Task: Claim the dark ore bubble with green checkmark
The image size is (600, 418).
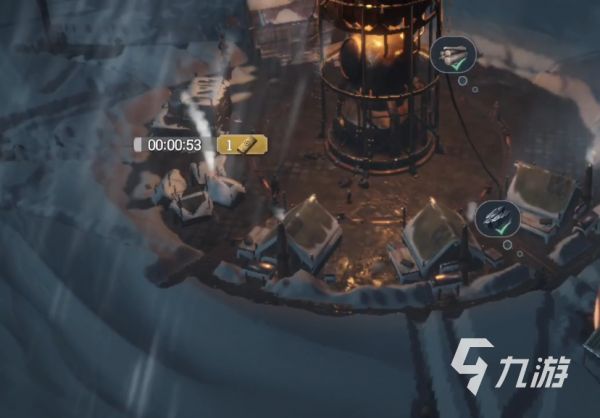Action: point(497,218)
